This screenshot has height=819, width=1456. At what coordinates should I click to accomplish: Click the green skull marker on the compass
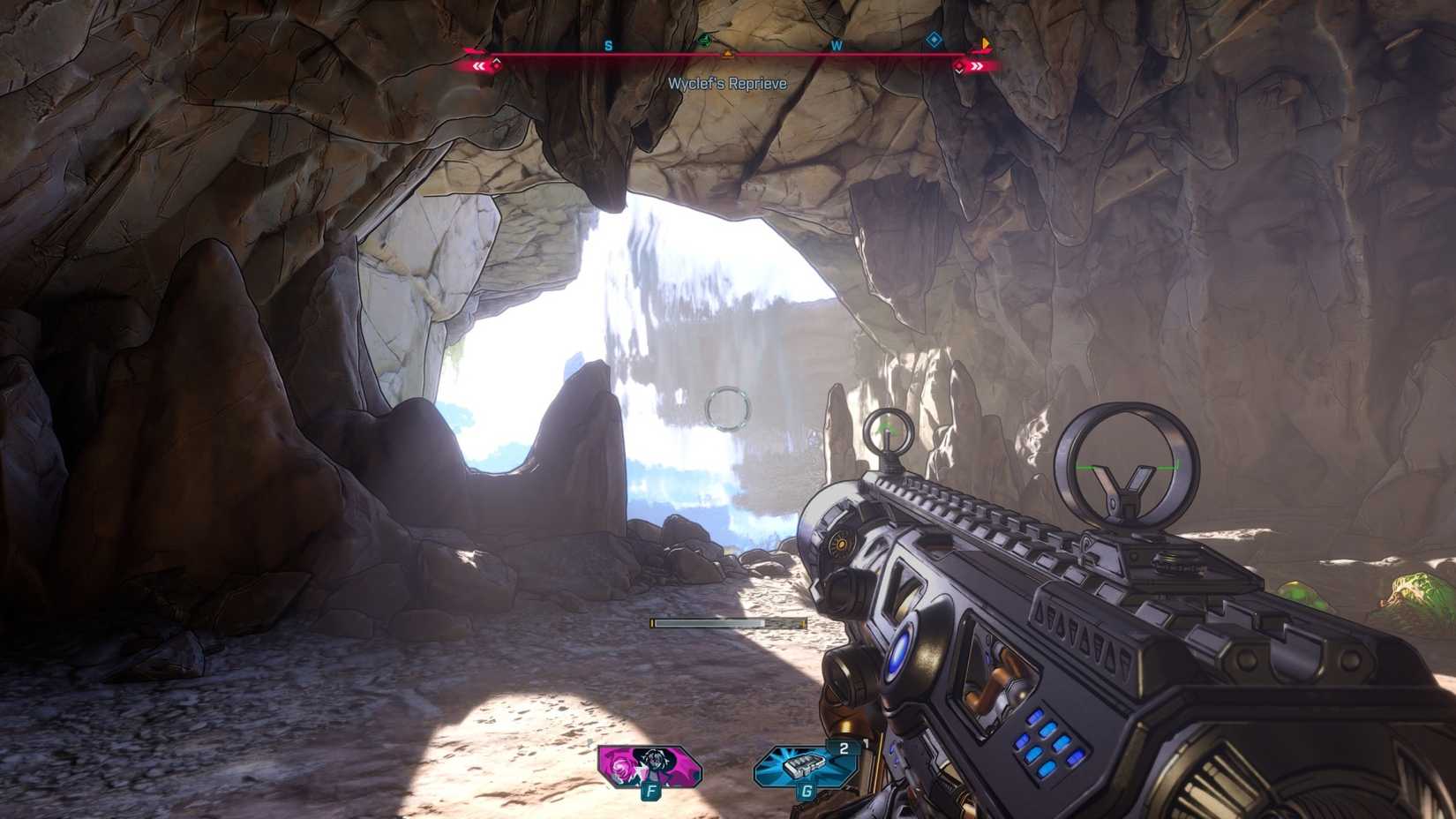(703, 40)
